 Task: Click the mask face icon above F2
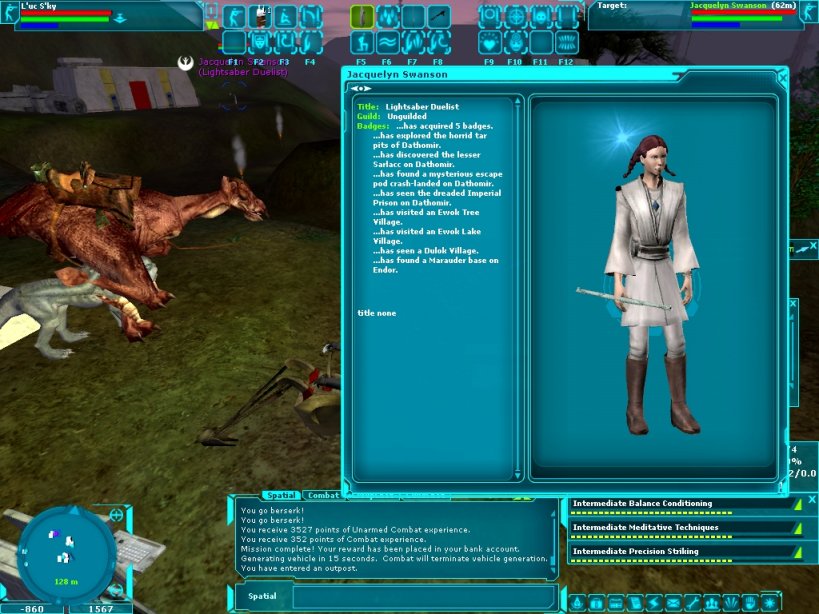click(x=259, y=42)
